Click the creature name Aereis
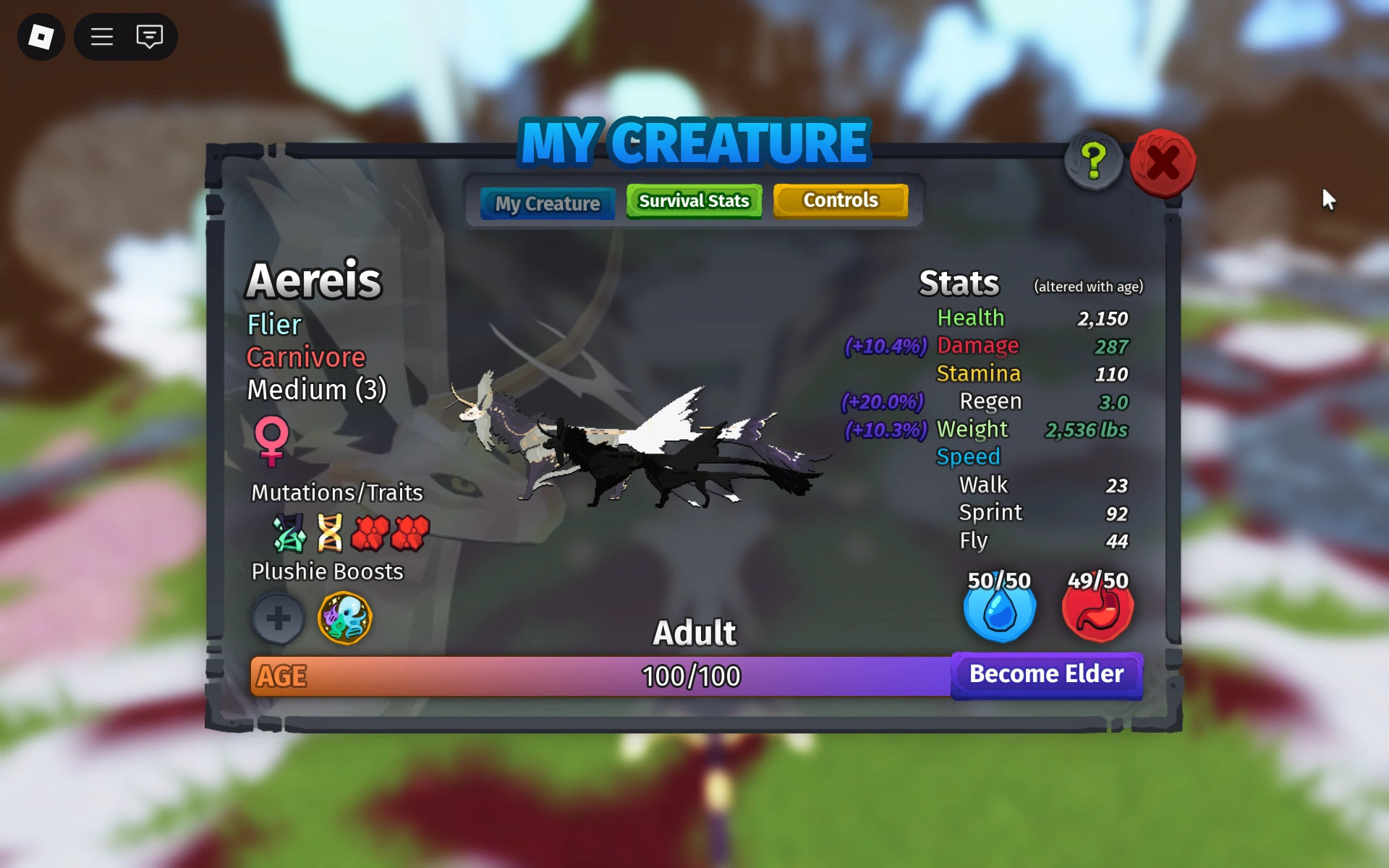Screen dimensions: 1389x868 coord(314,281)
